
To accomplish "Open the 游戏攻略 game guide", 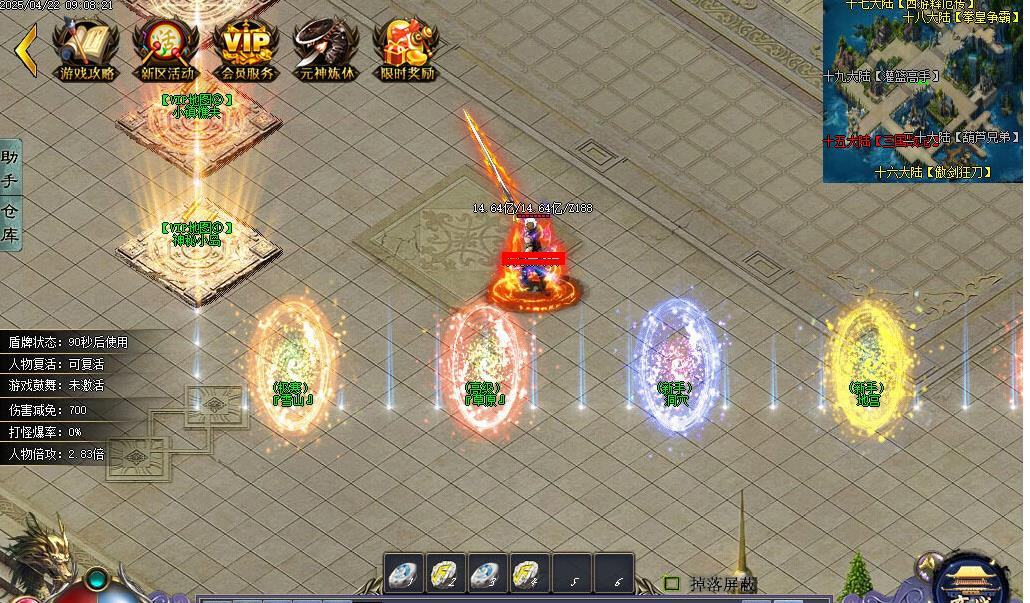I will click(86, 48).
